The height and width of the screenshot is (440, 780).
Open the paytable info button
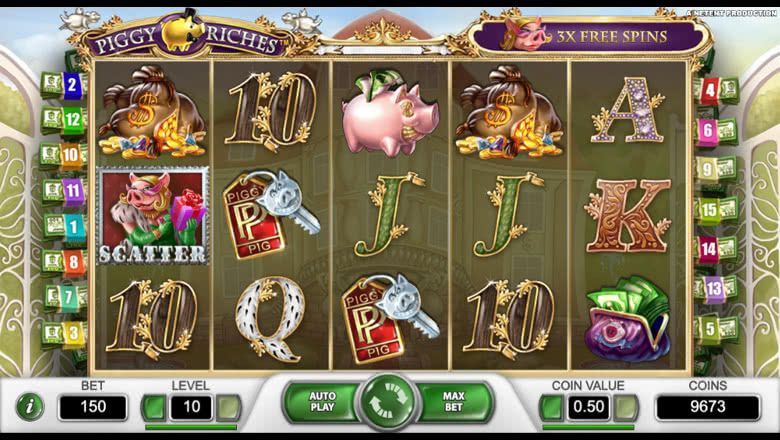[x=30, y=407]
